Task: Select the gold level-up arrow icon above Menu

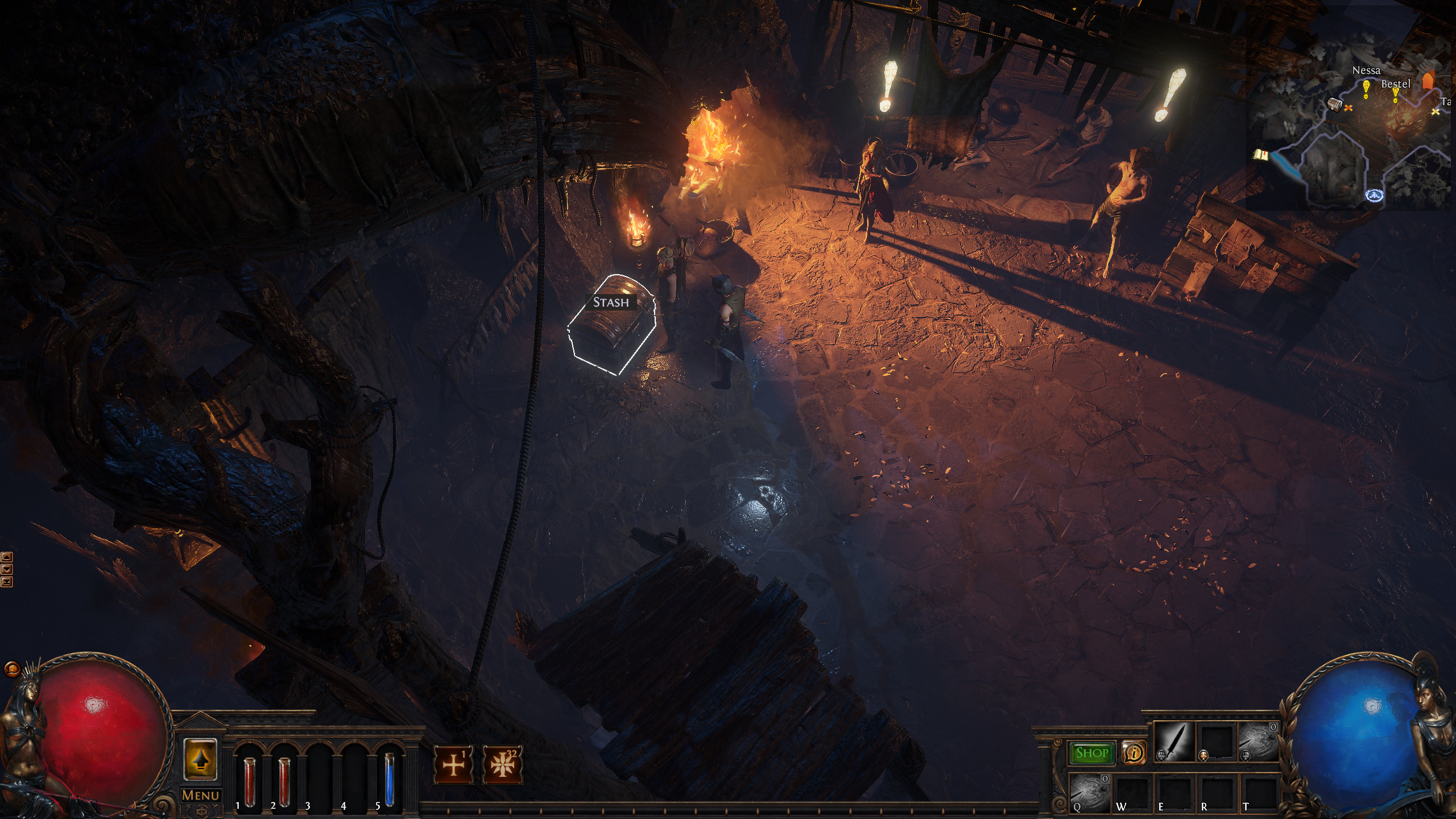Action: coord(202,760)
